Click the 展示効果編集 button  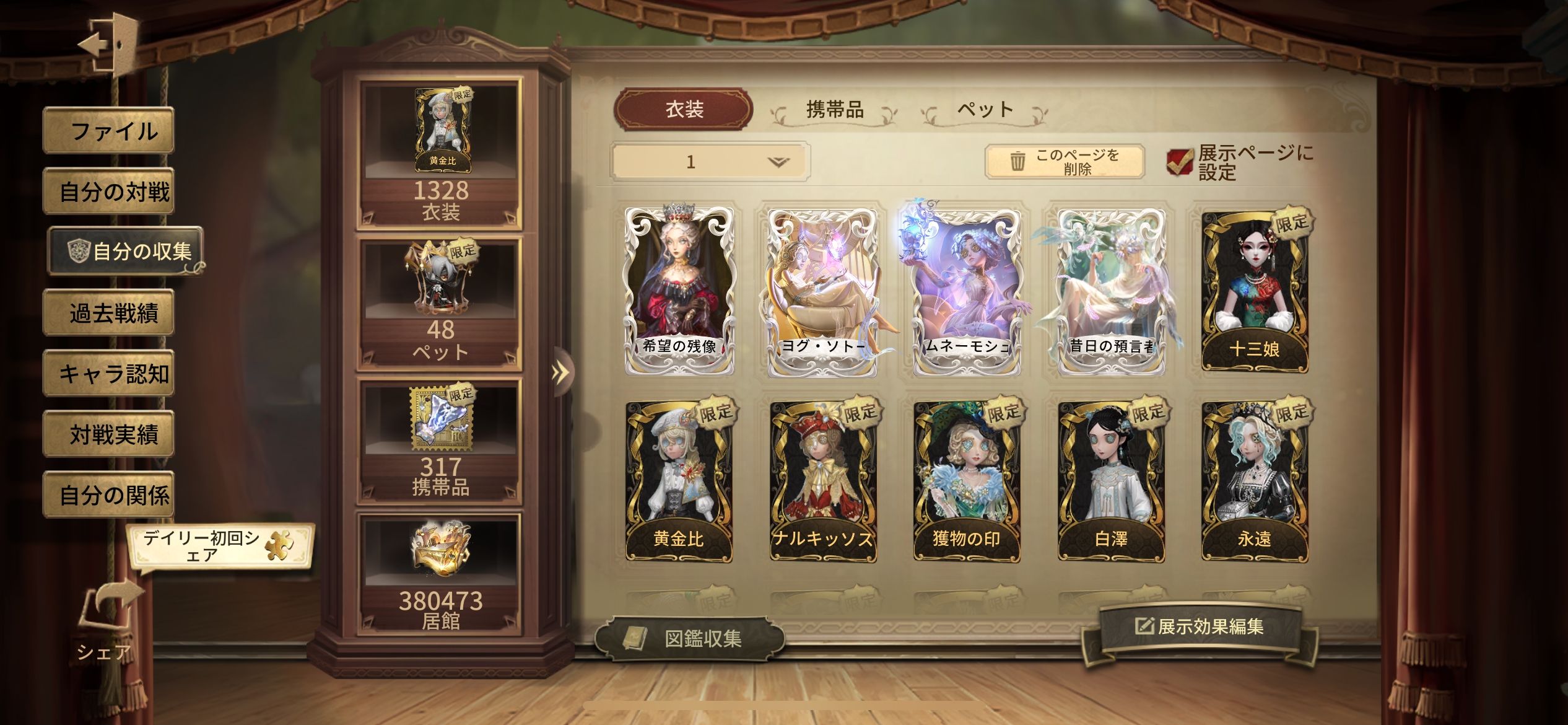[1199, 627]
